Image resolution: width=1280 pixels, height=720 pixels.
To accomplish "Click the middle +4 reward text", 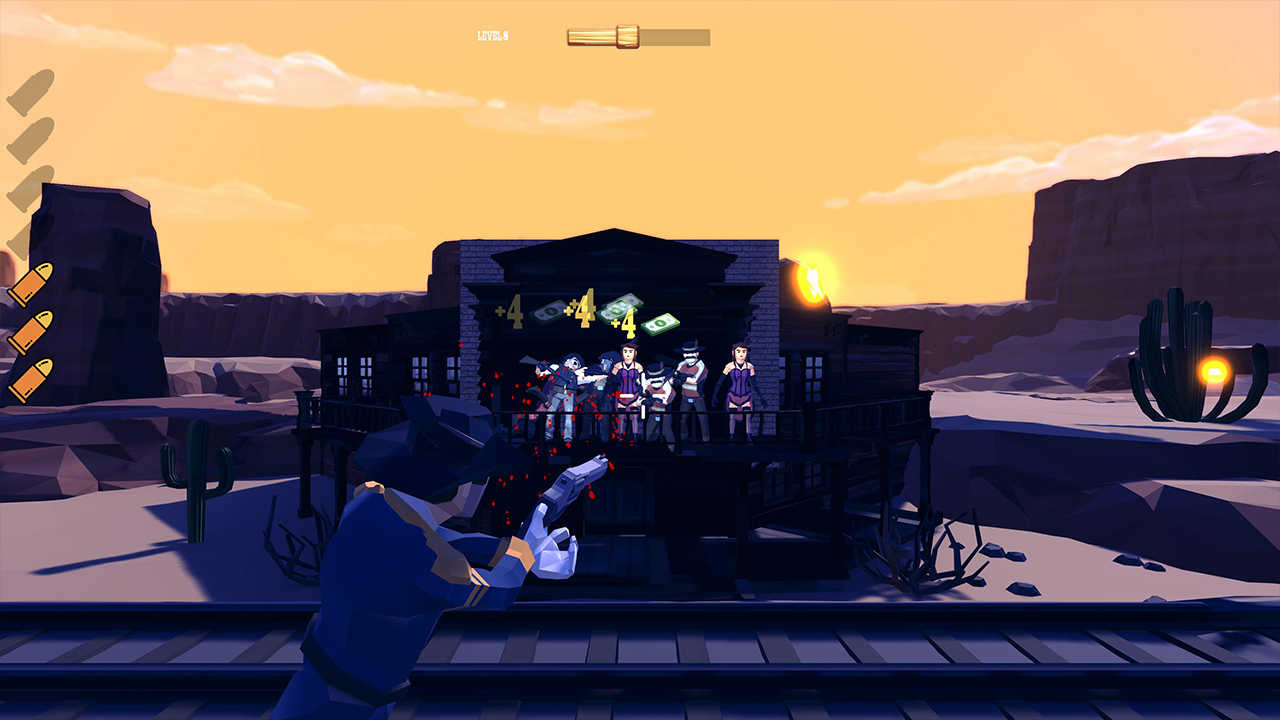I will click(581, 311).
